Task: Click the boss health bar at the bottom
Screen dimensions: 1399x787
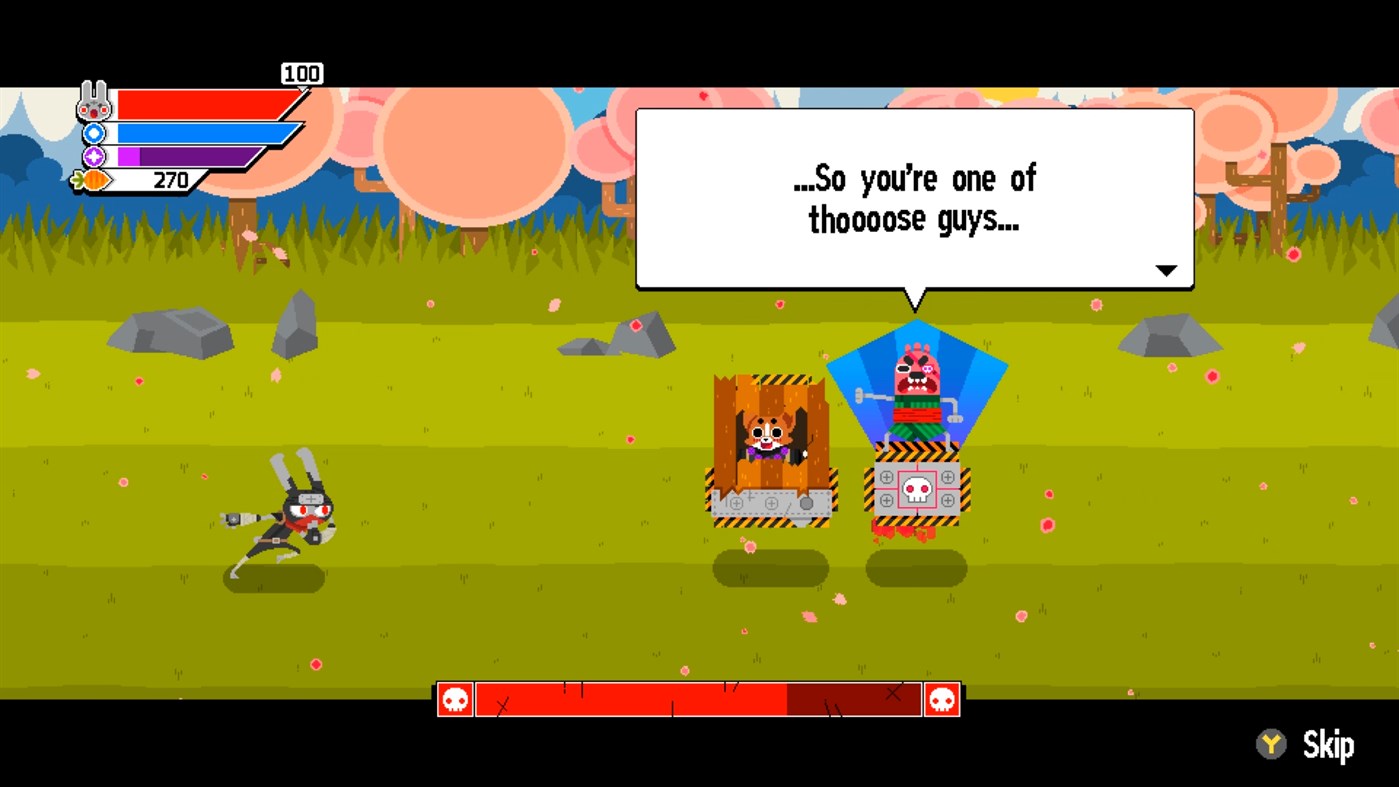Action: pyautogui.click(x=700, y=698)
